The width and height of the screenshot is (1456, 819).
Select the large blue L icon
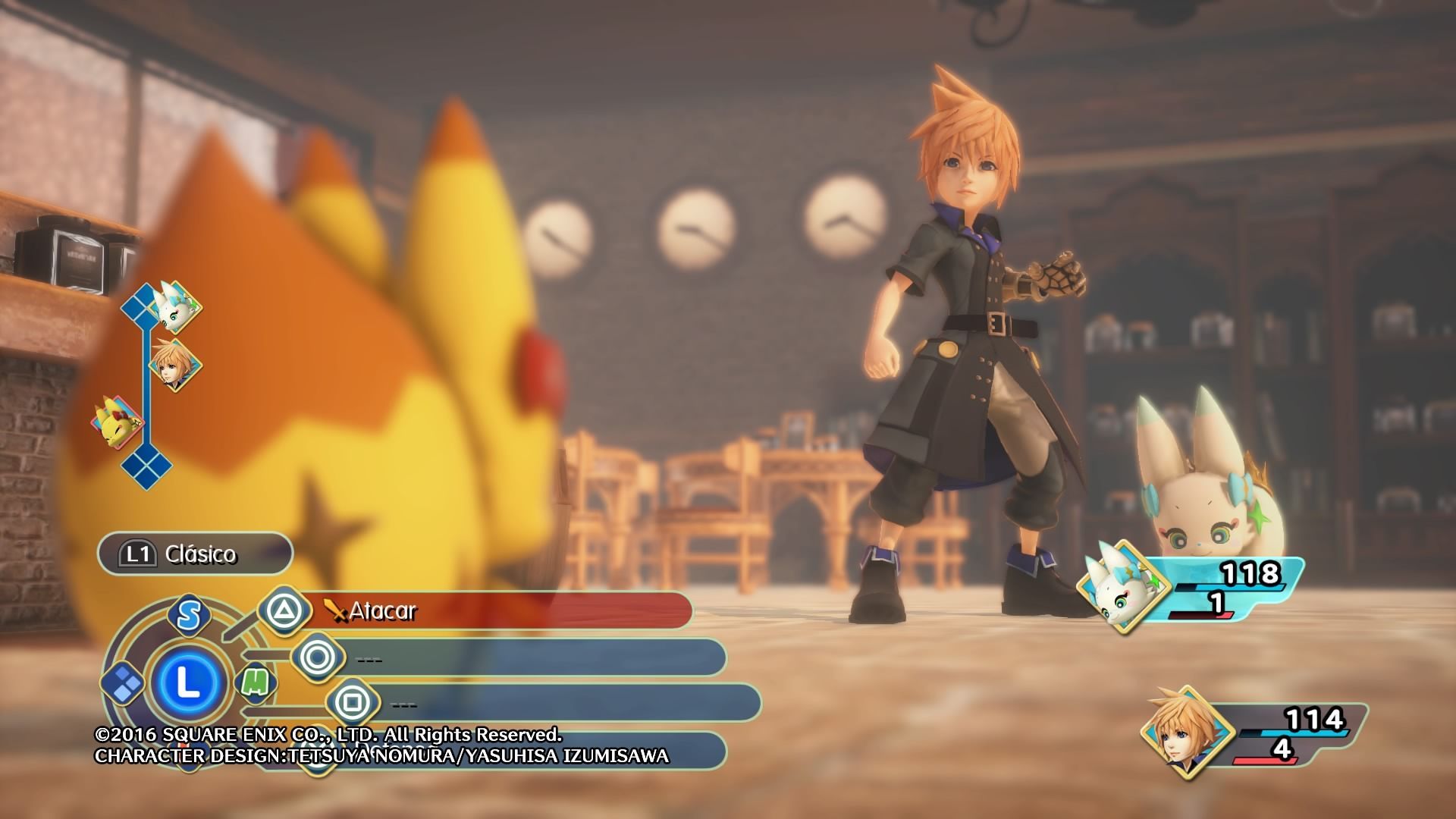point(187,683)
